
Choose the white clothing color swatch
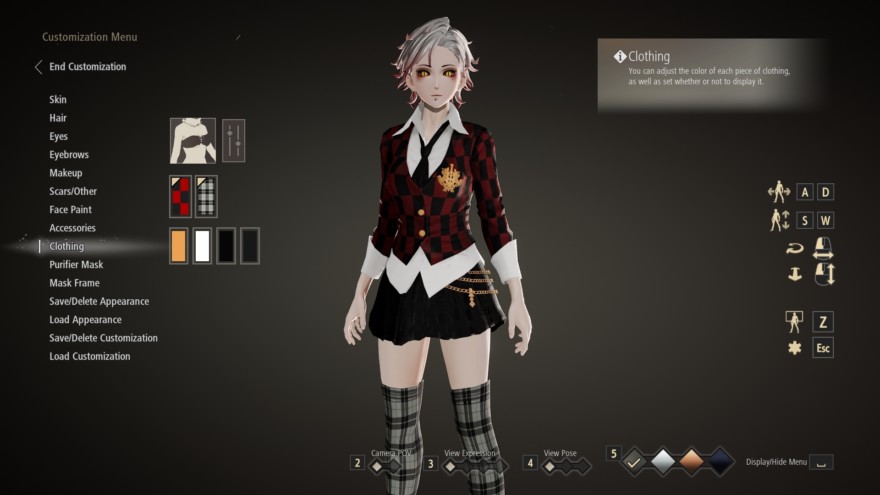pyautogui.click(x=202, y=246)
